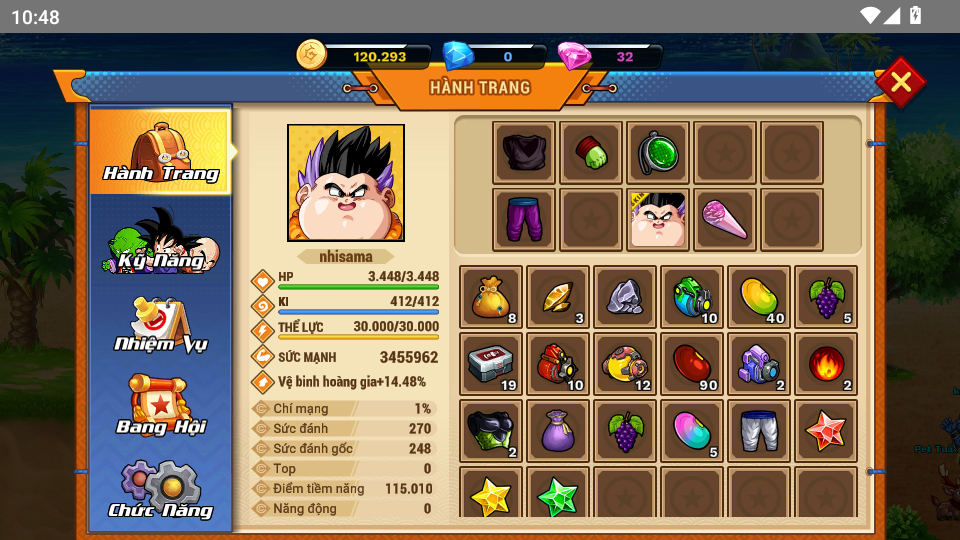This screenshot has width=960, height=540.
Task: Select the Bang Hội tab
Action: tap(161, 406)
